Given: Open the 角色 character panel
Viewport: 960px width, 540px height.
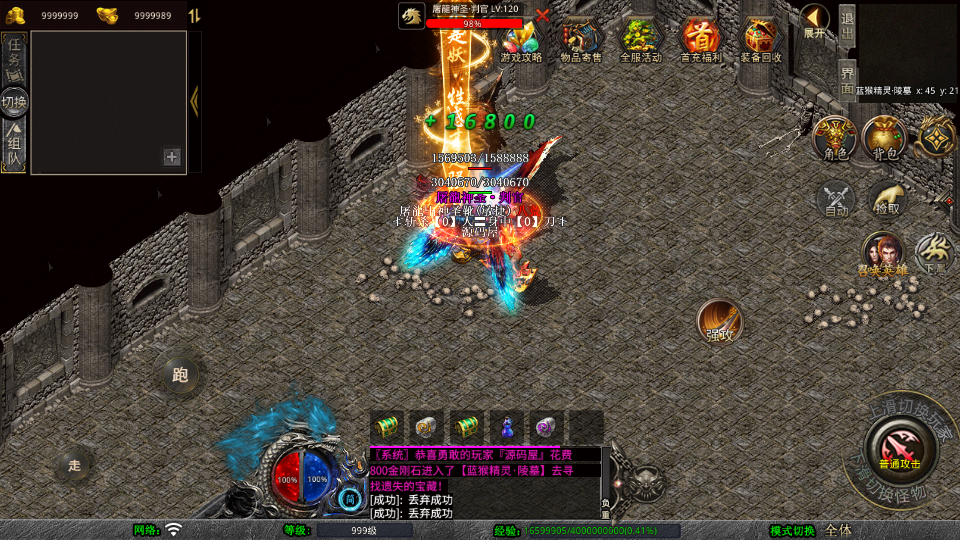Looking at the screenshot, I should [x=835, y=138].
